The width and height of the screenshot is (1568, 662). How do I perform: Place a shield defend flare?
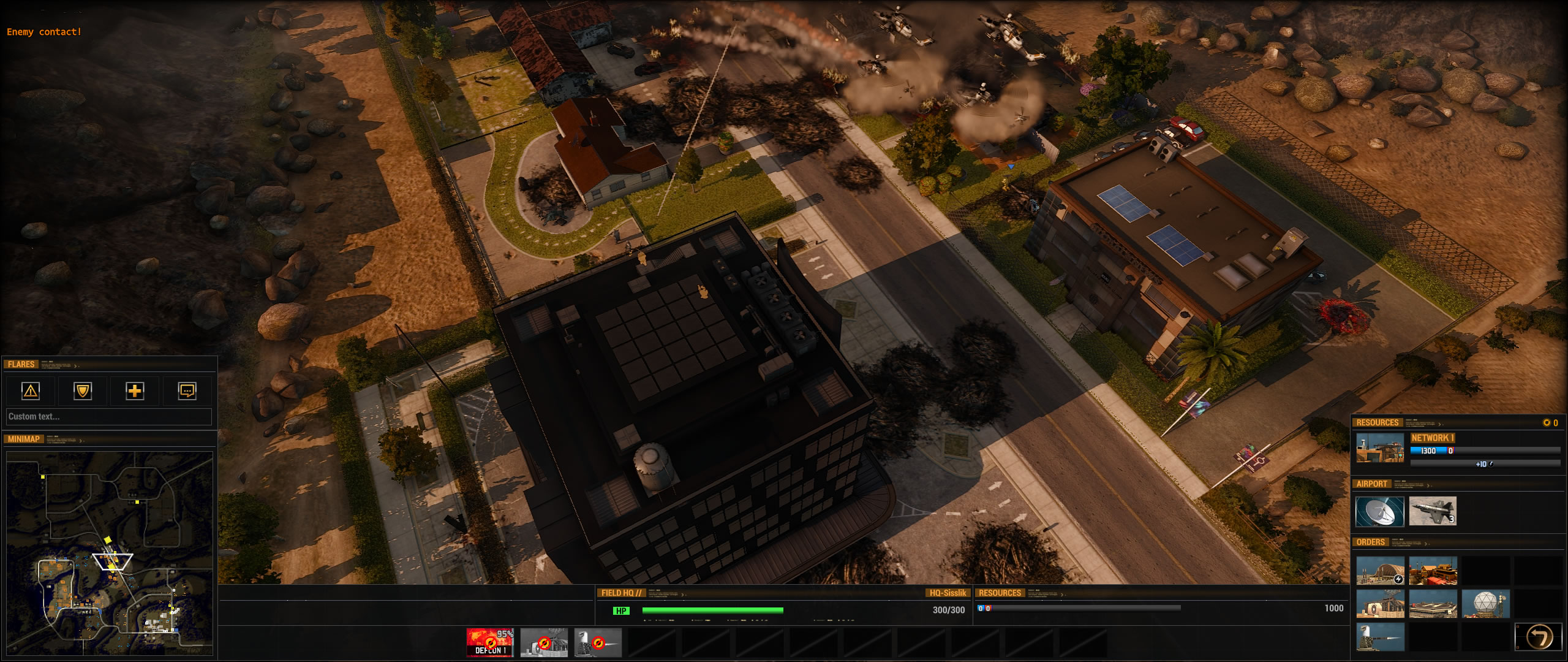82,390
